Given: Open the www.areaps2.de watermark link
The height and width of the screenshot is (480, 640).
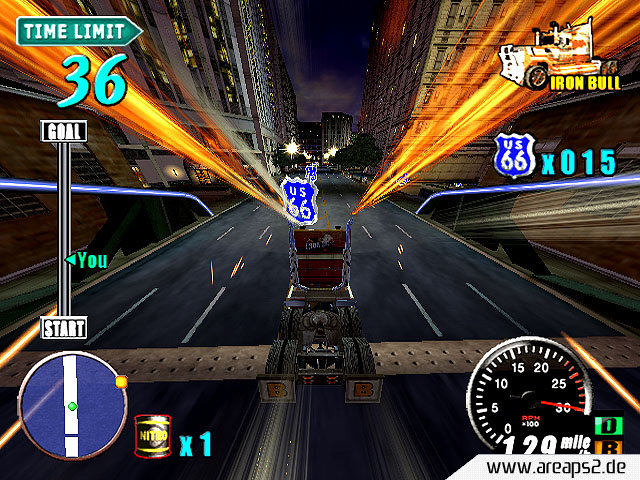Looking at the screenshot, I should 562,468.
